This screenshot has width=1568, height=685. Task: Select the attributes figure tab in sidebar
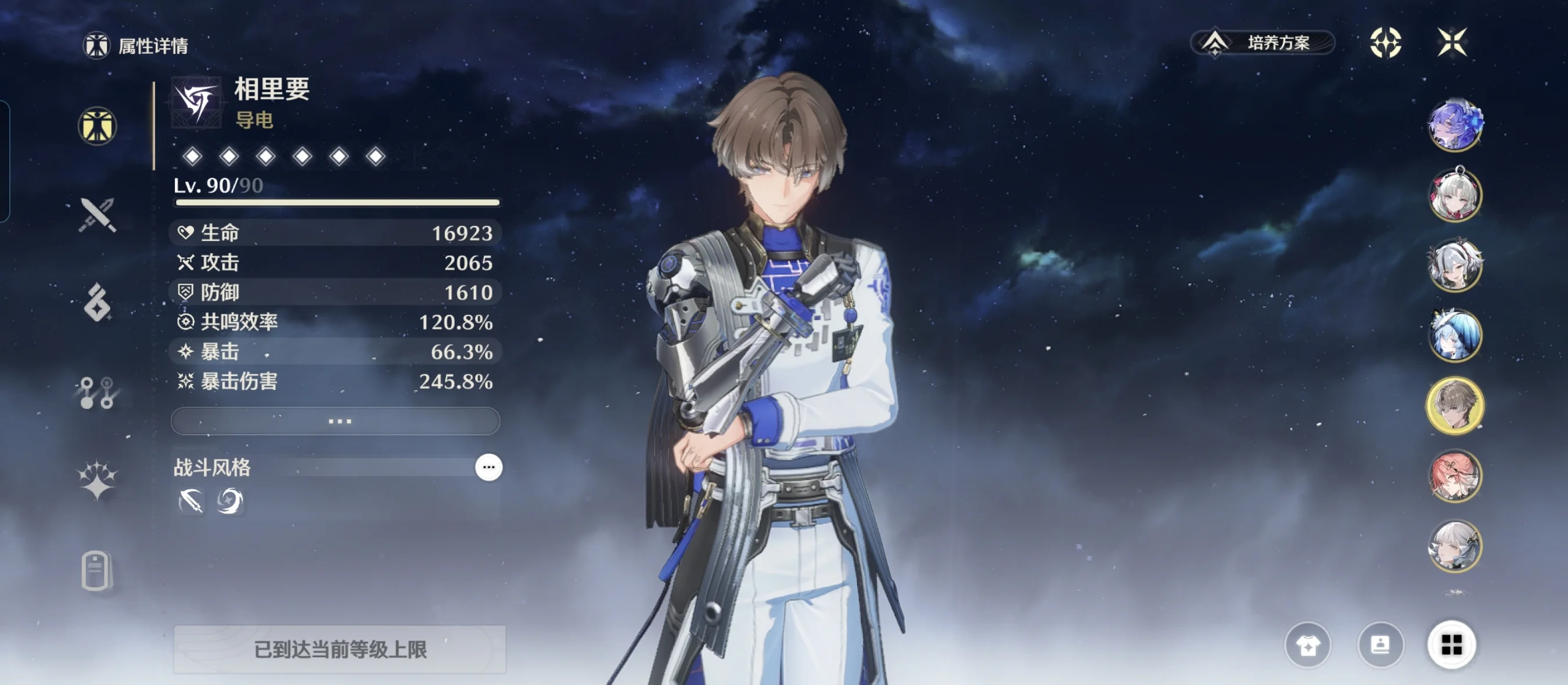98,126
